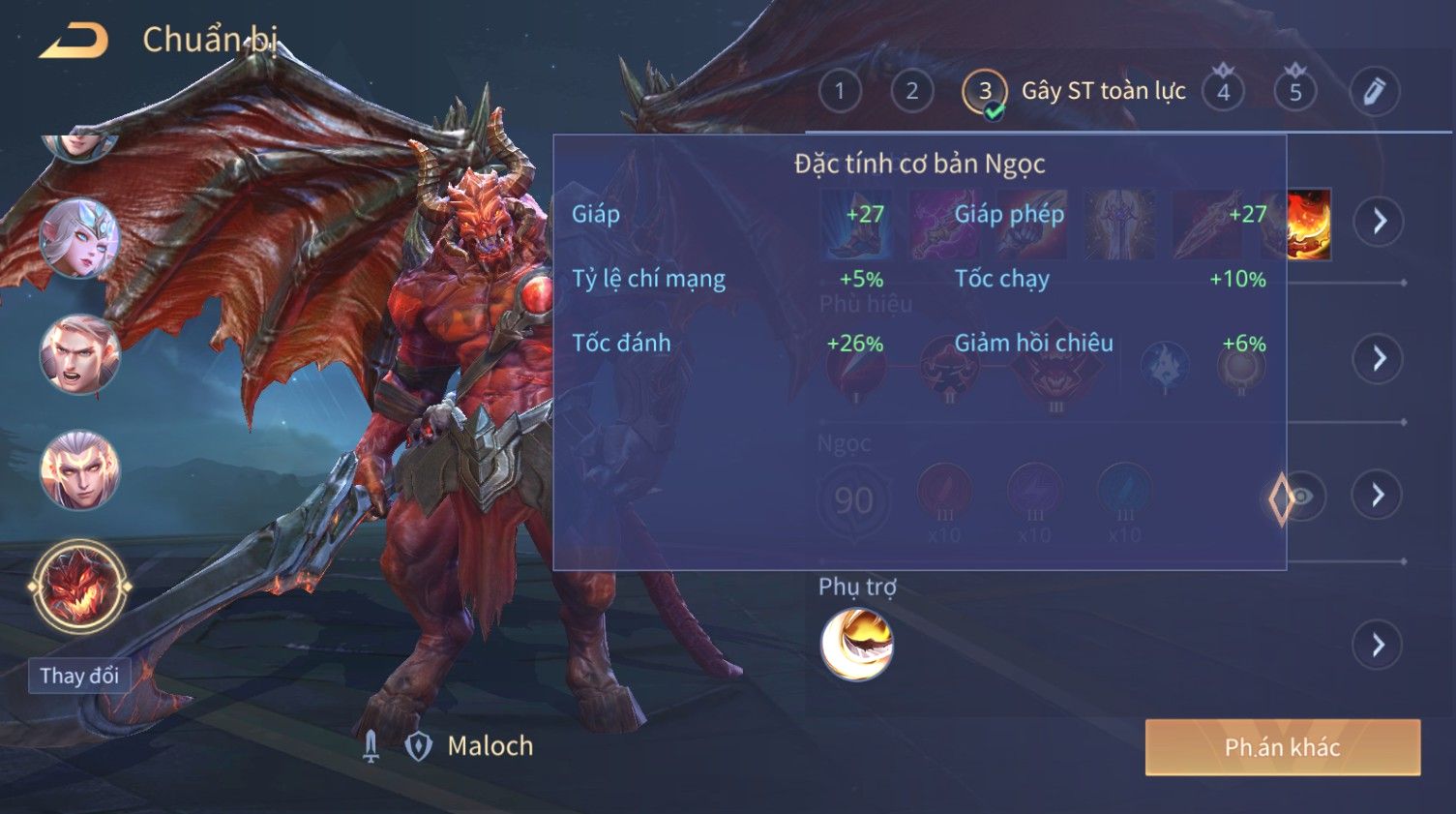Switch to build preset 4
Image resolution: width=1456 pixels, height=814 pixels.
point(1223,92)
